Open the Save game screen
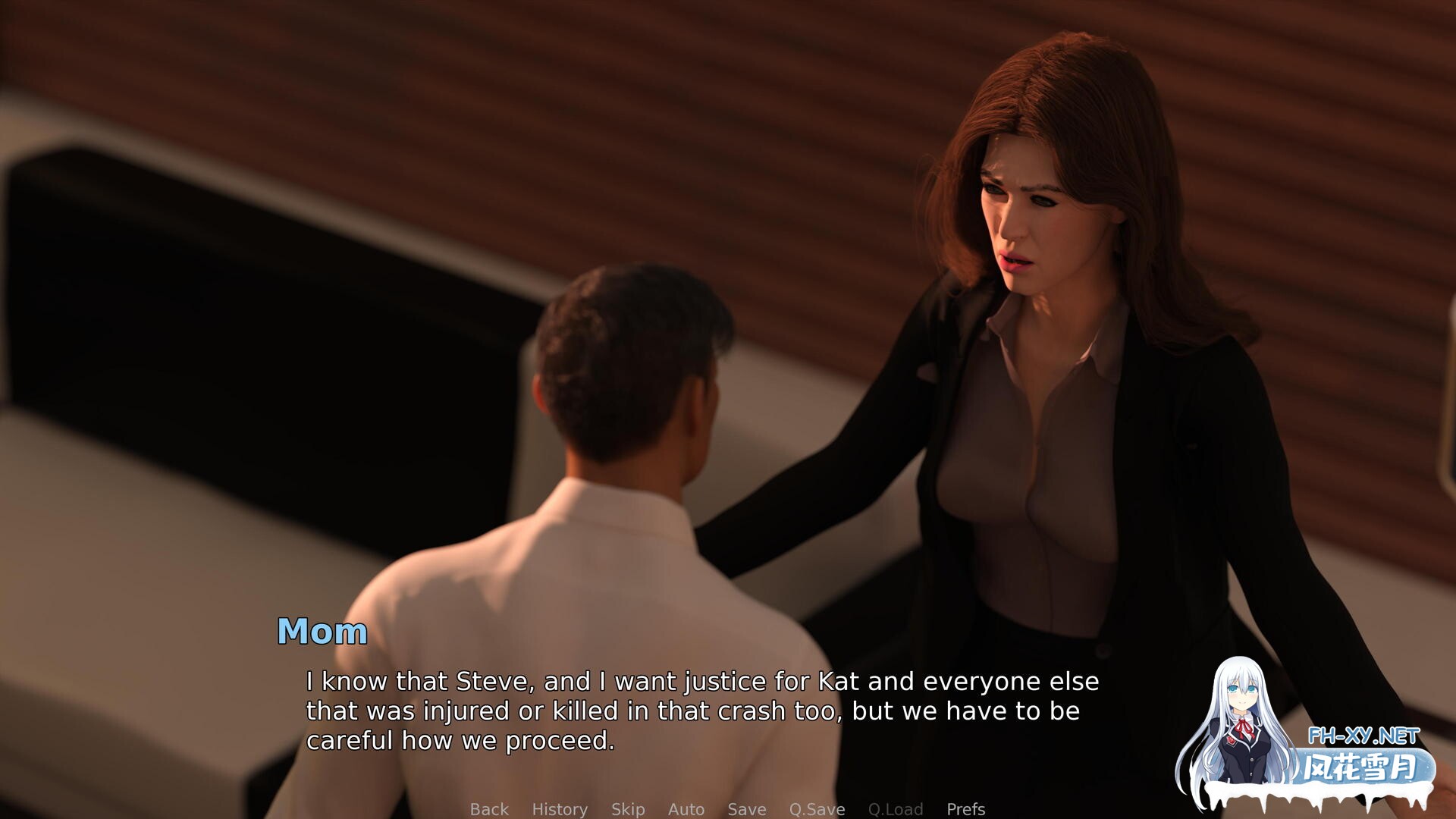1456x819 pixels. [746, 809]
